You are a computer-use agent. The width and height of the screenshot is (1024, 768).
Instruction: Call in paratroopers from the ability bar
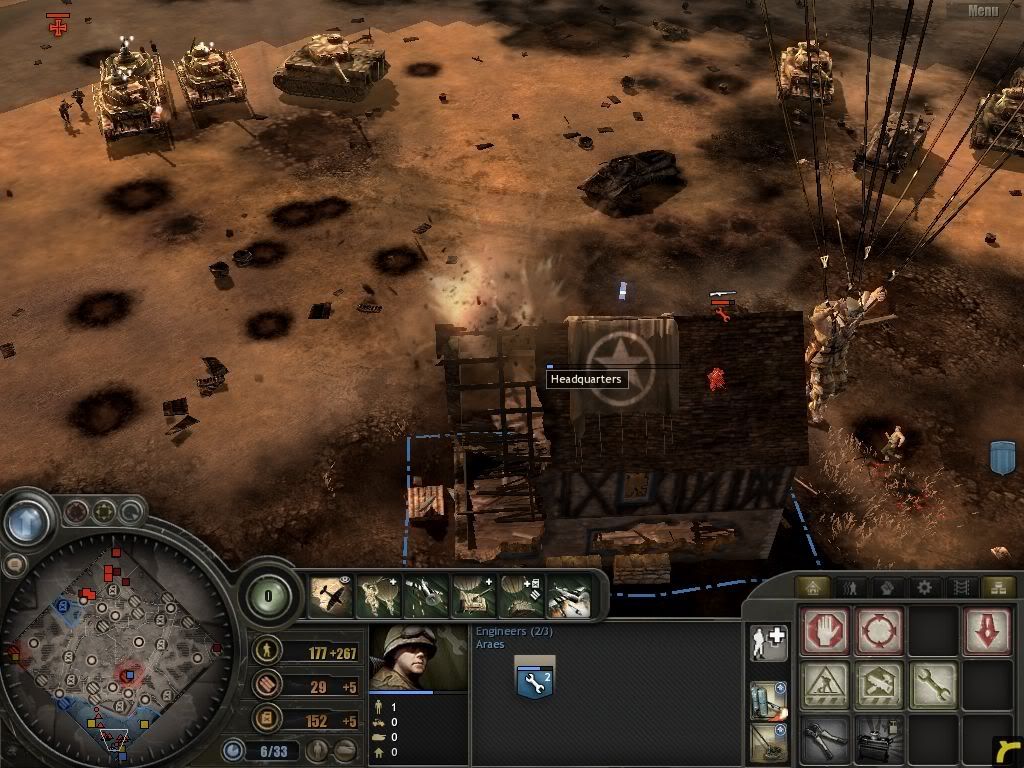click(x=380, y=596)
